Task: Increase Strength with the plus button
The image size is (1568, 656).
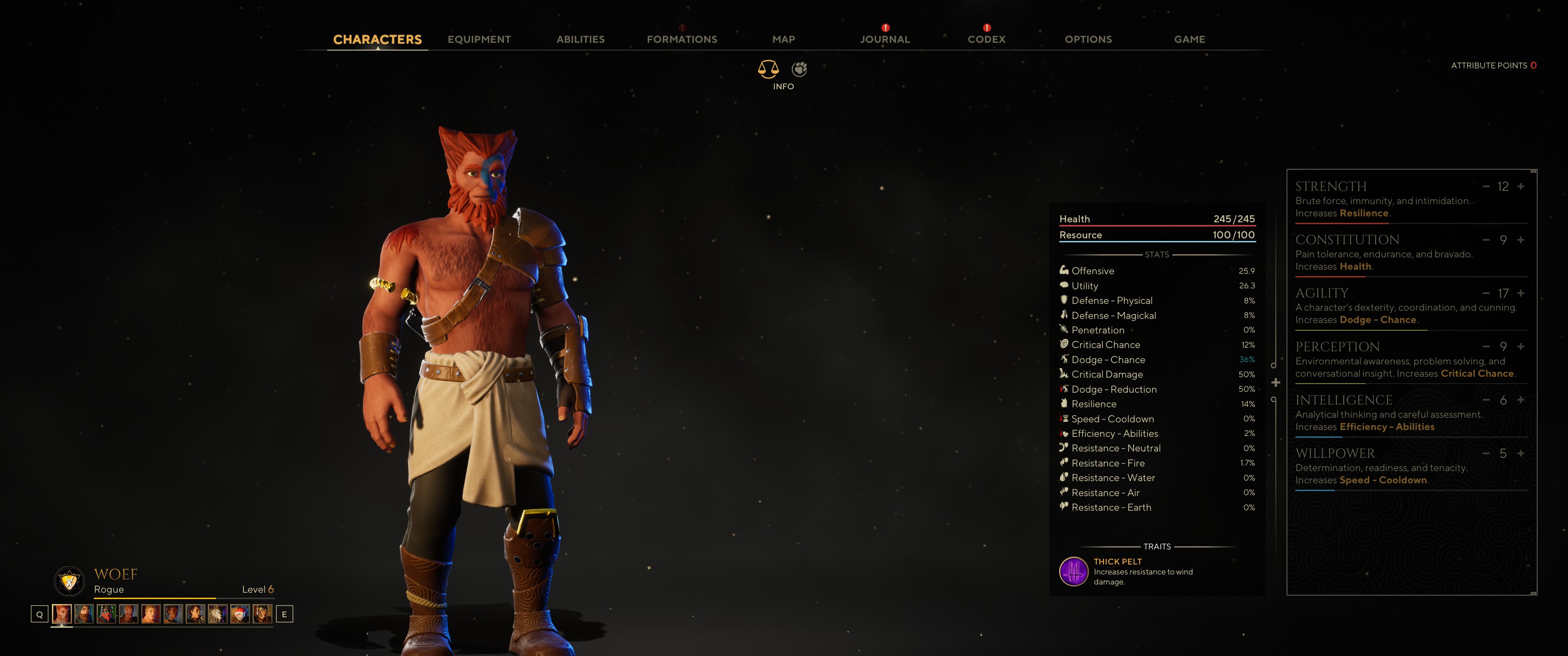Action: 1521,186
